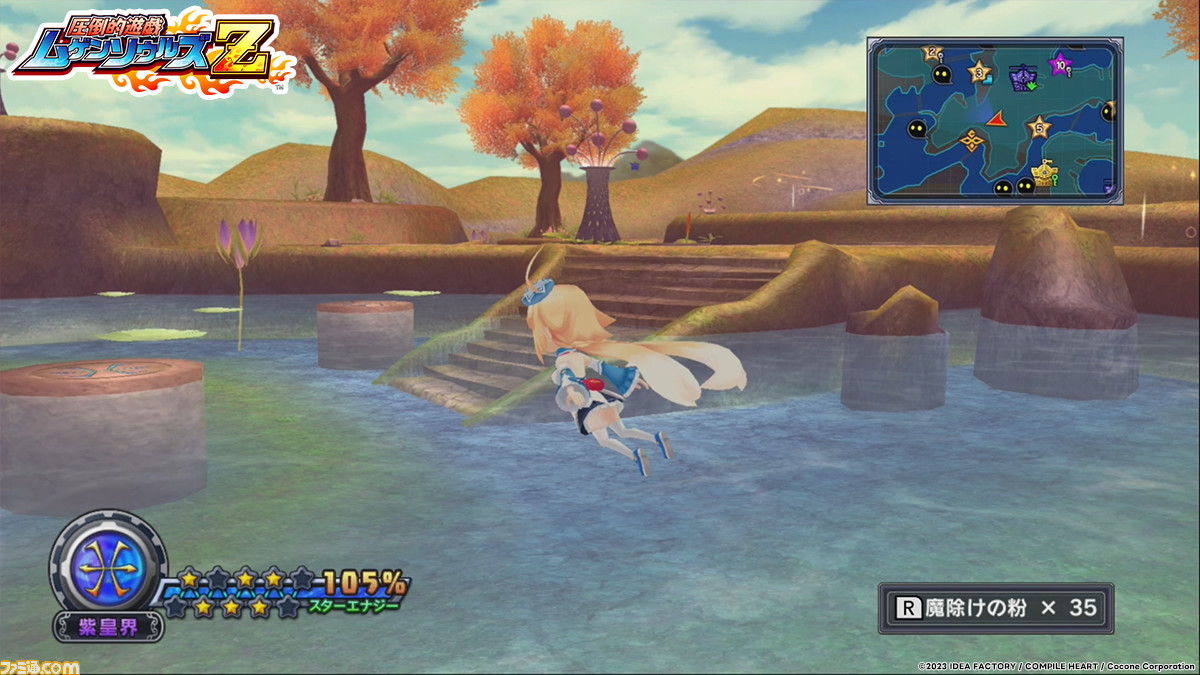Click the star 3 marker on minimap
This screenshot has width=1200, height=675.
tap(980, 71)
